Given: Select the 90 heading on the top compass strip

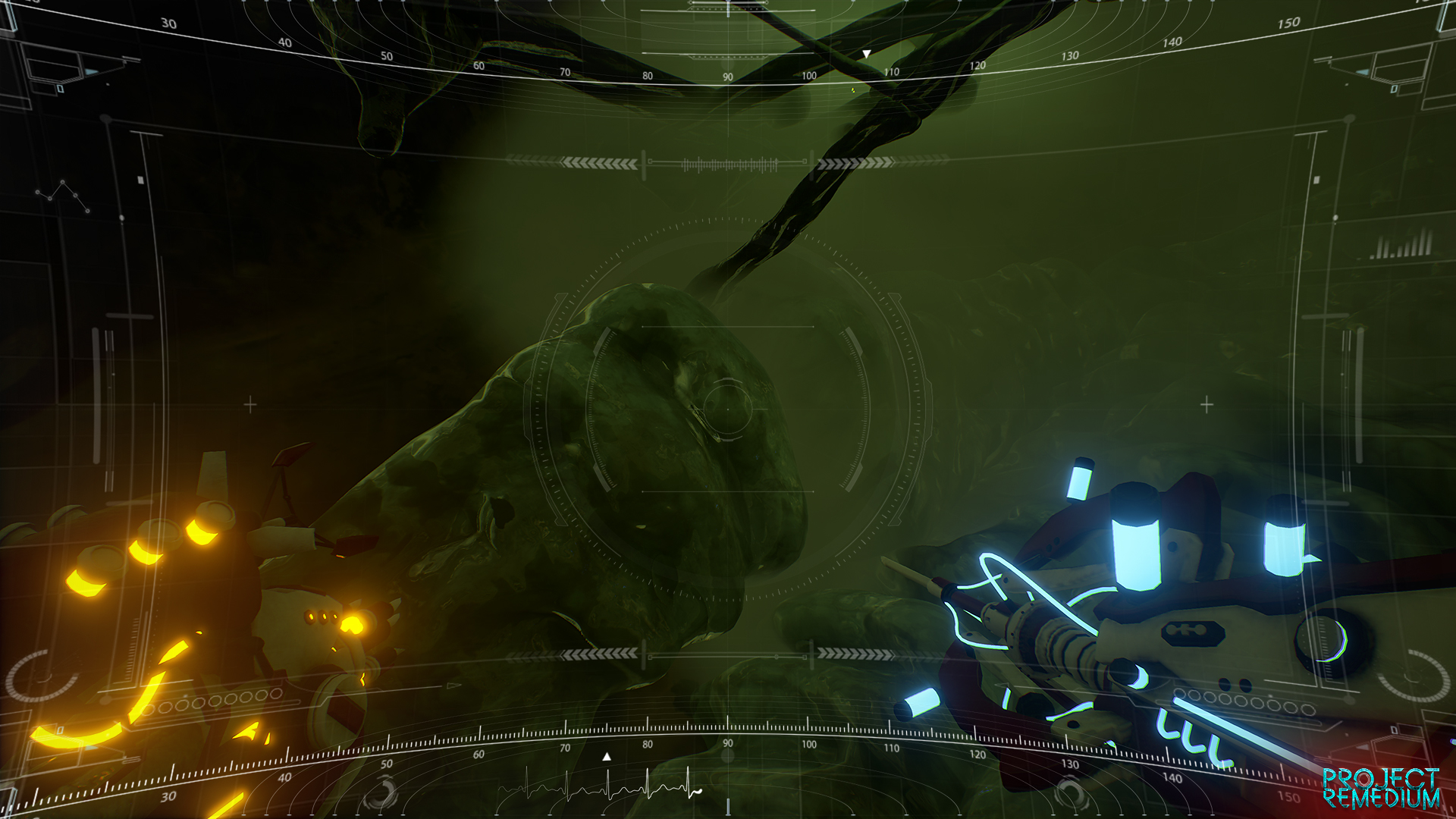Looking at the screenshot, I should 727,76.
